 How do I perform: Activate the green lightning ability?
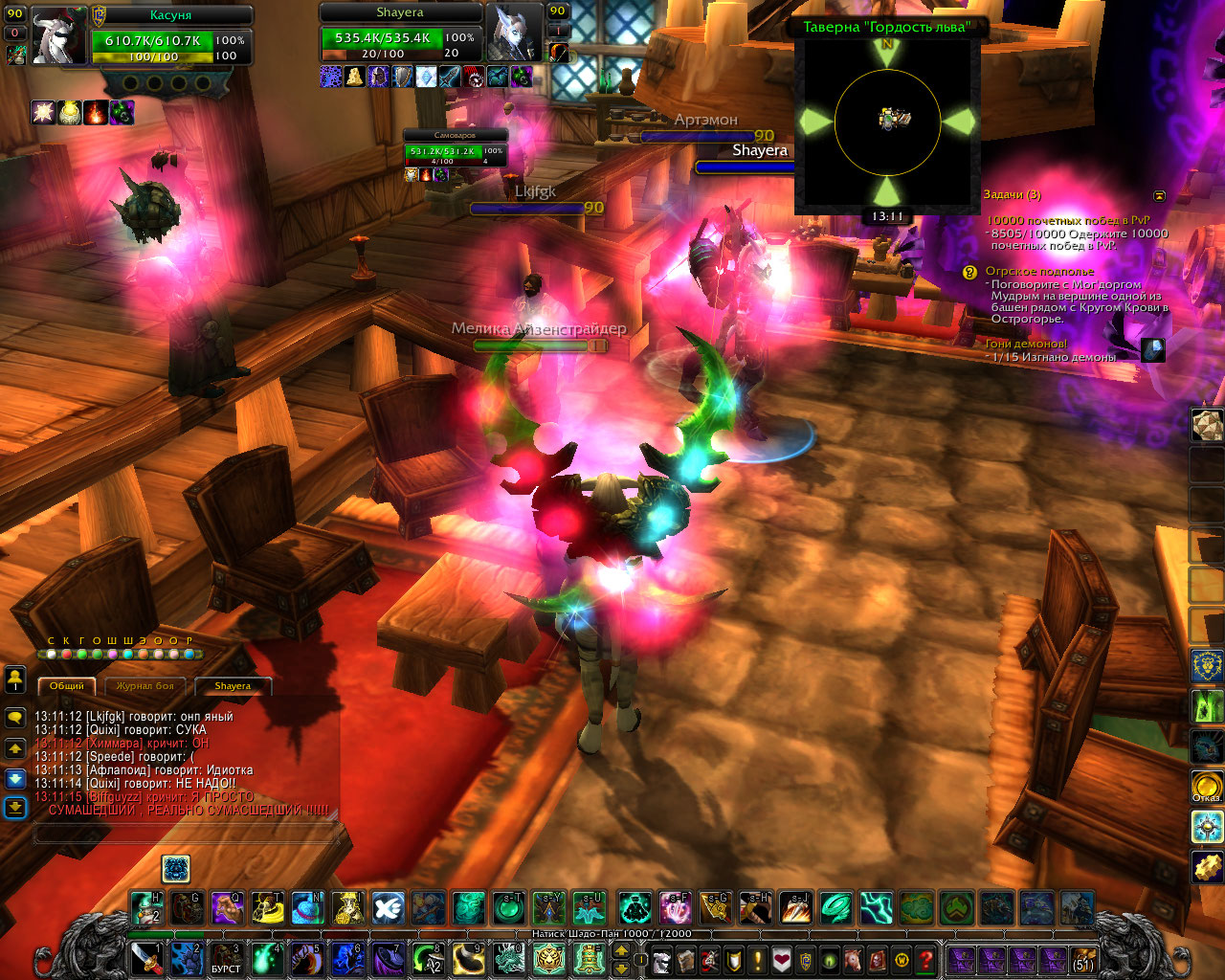pyautogui.click(x=875, y=907)
